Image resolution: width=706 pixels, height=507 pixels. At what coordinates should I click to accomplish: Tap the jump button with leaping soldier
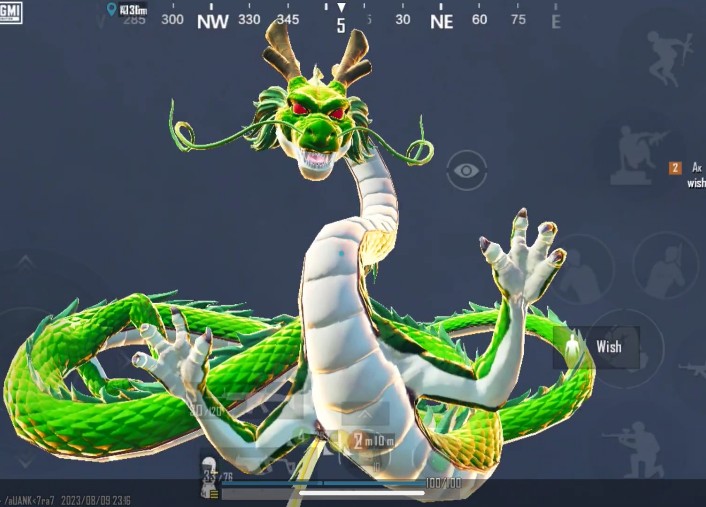pos(669,53)
